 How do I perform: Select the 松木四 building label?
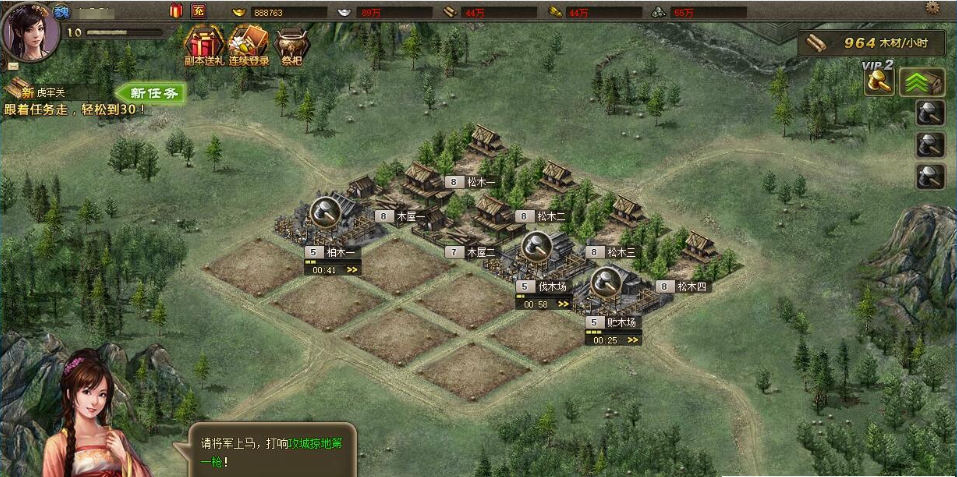coord(690,286)
